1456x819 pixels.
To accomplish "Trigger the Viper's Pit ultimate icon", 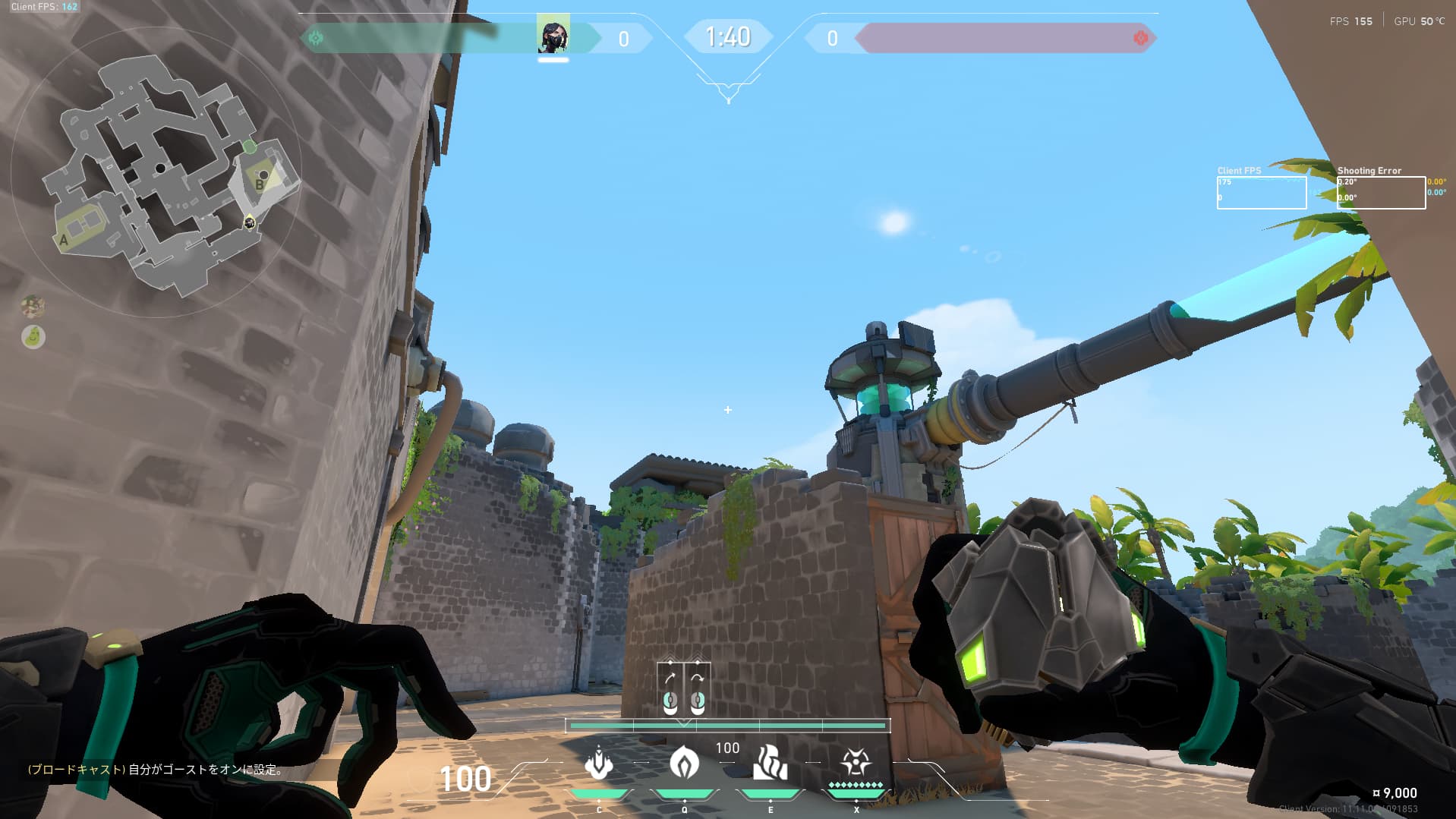I will (x=856, y=763).
